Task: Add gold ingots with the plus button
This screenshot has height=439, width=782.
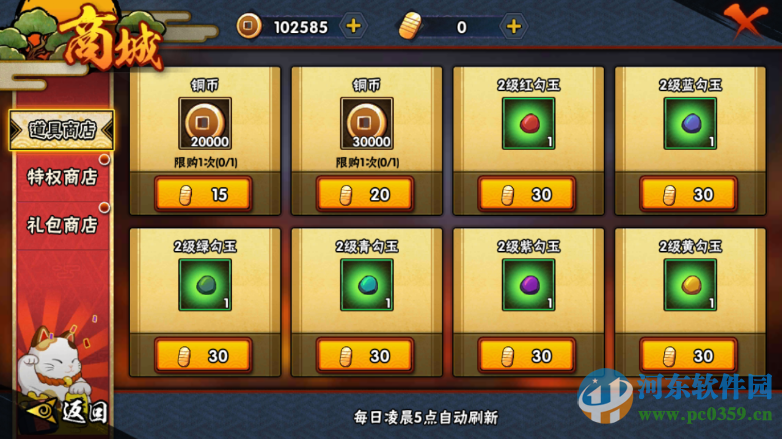Action: pos(513,26)
